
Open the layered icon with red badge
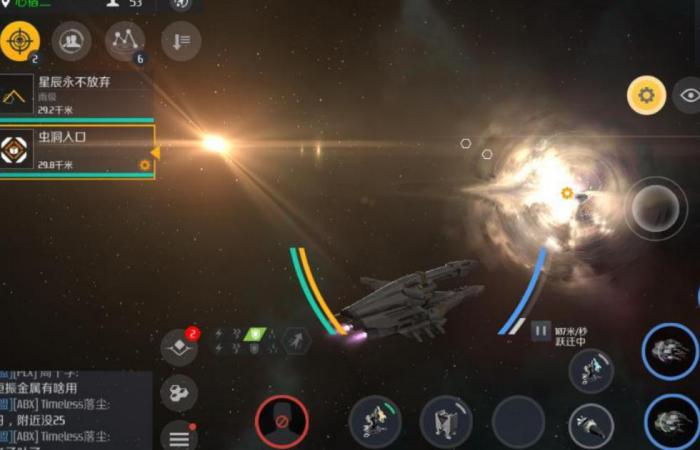click(179, 347)
